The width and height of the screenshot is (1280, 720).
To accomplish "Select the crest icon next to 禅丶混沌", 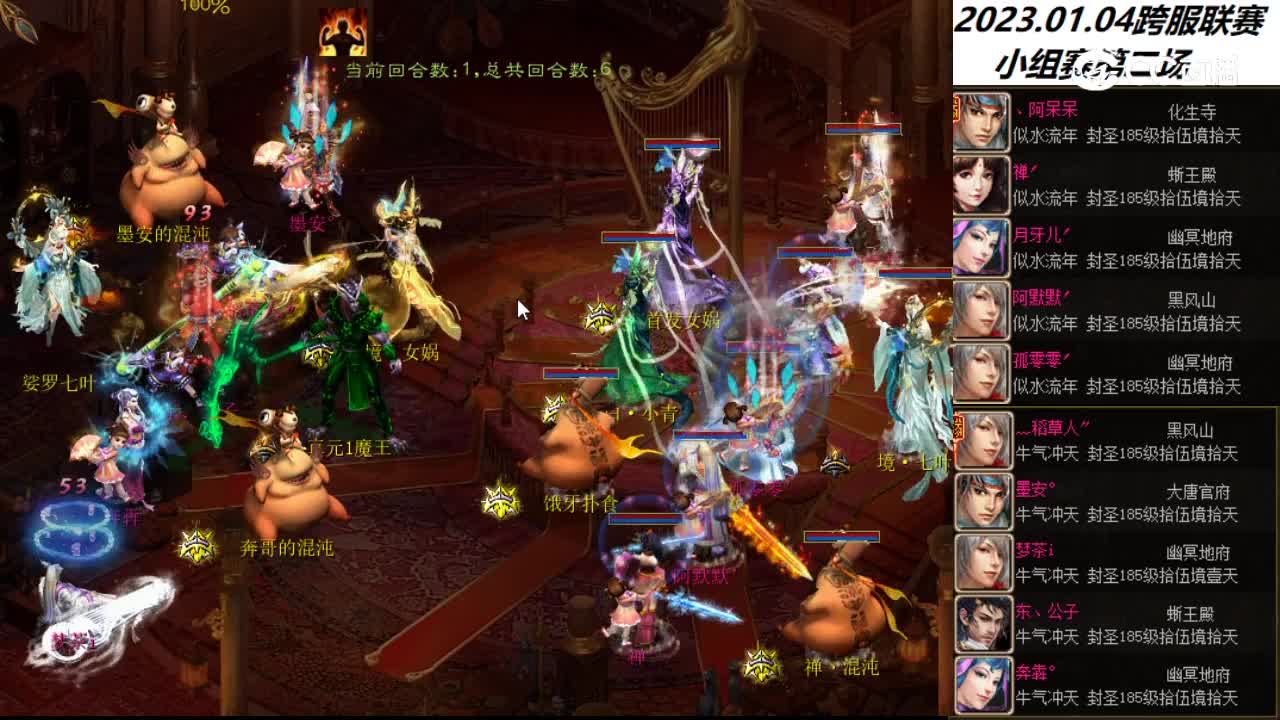I will [762, 663].
